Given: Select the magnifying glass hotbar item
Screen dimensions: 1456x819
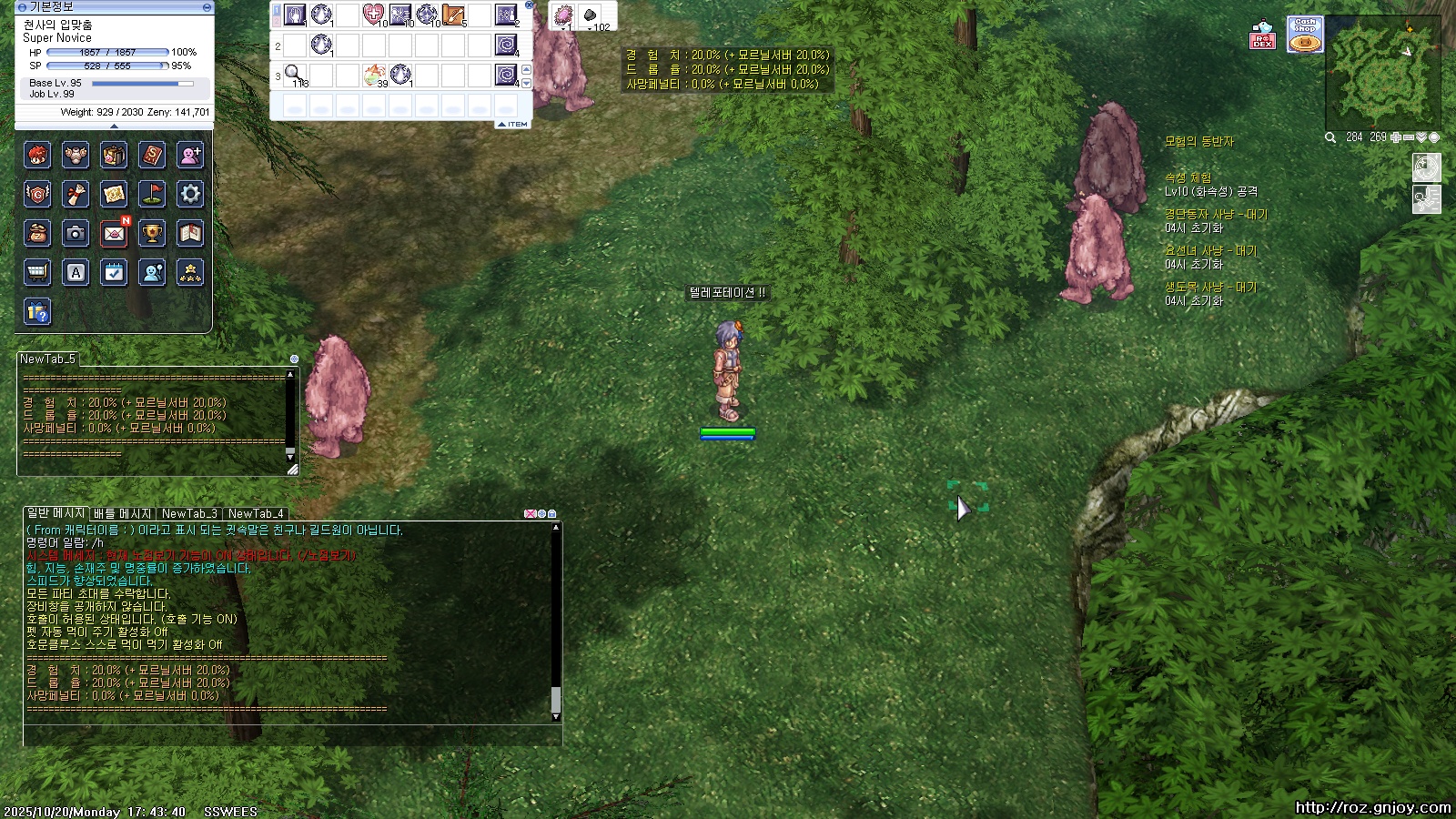Looking at the screenshot, I should (294, 74).
